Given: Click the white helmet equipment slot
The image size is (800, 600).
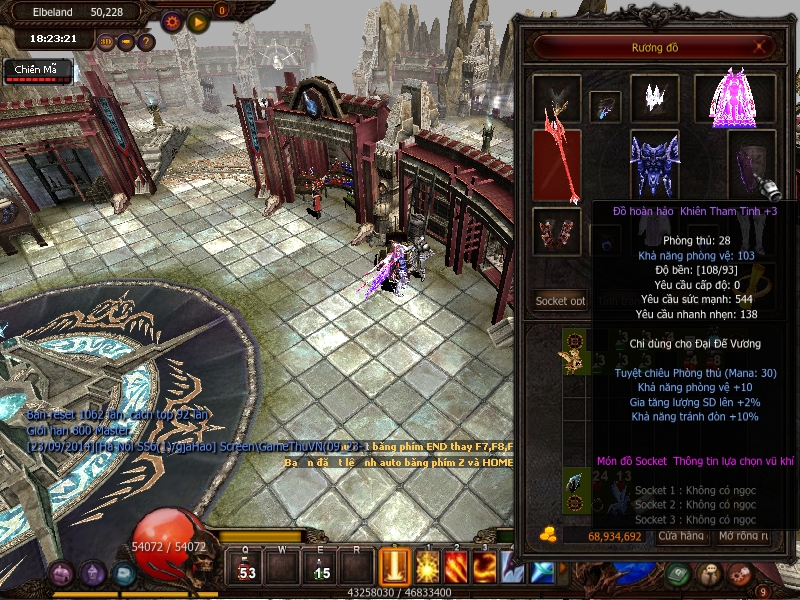Looking at the screenshot, I should click(x=654, y=98).
